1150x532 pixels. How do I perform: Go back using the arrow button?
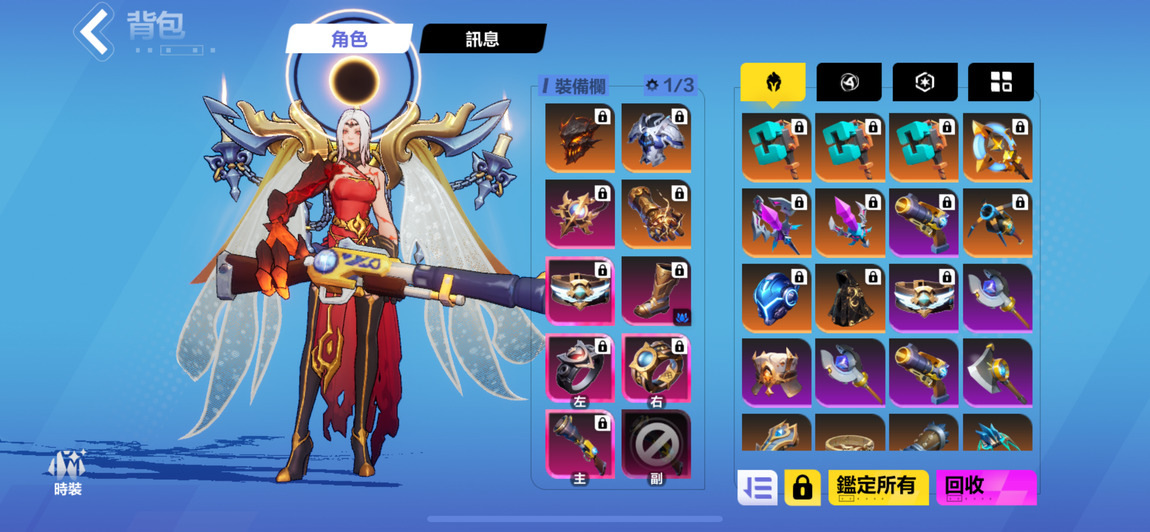95,31
